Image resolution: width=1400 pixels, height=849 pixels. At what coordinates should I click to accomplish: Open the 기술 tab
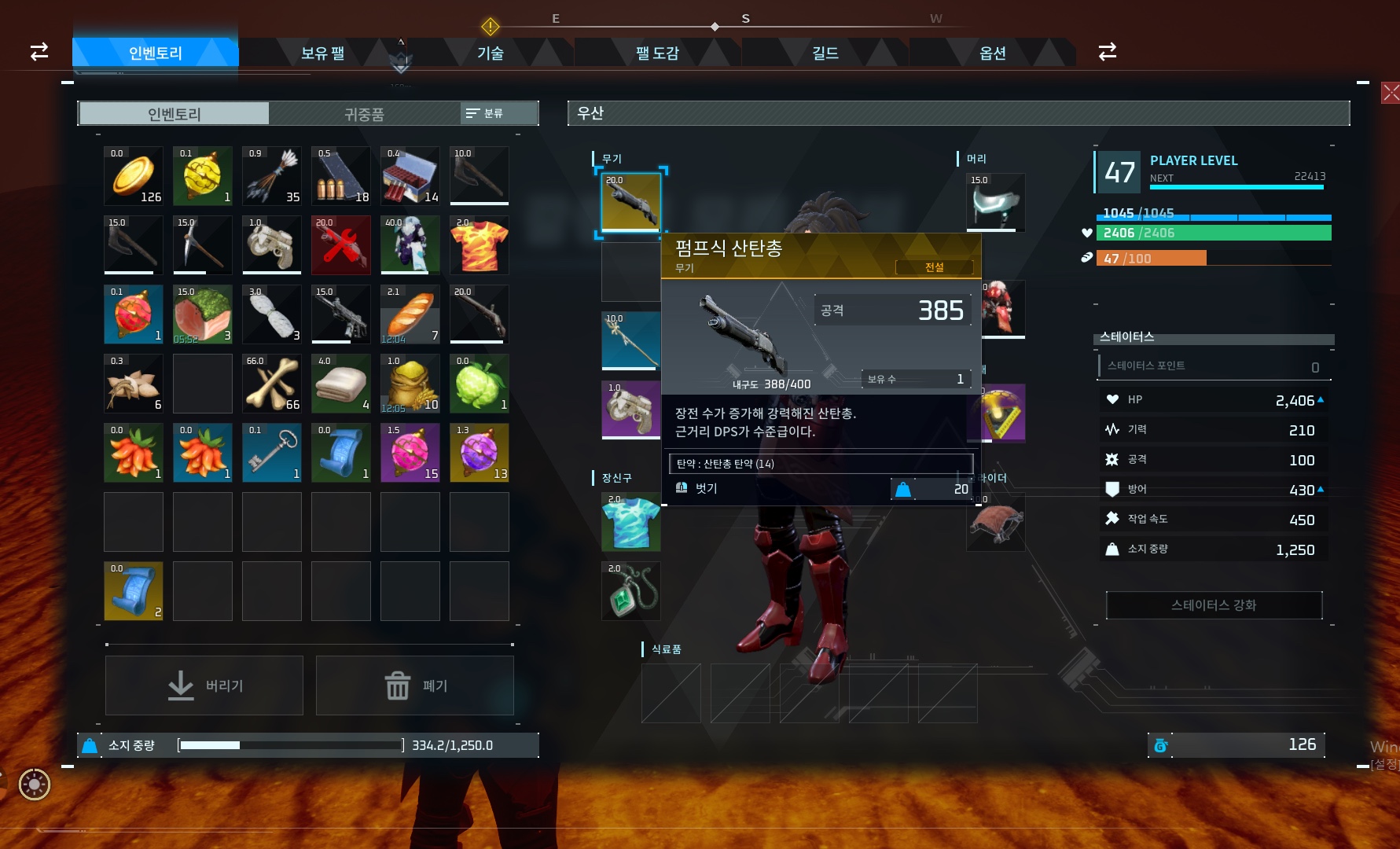(490, 53)
